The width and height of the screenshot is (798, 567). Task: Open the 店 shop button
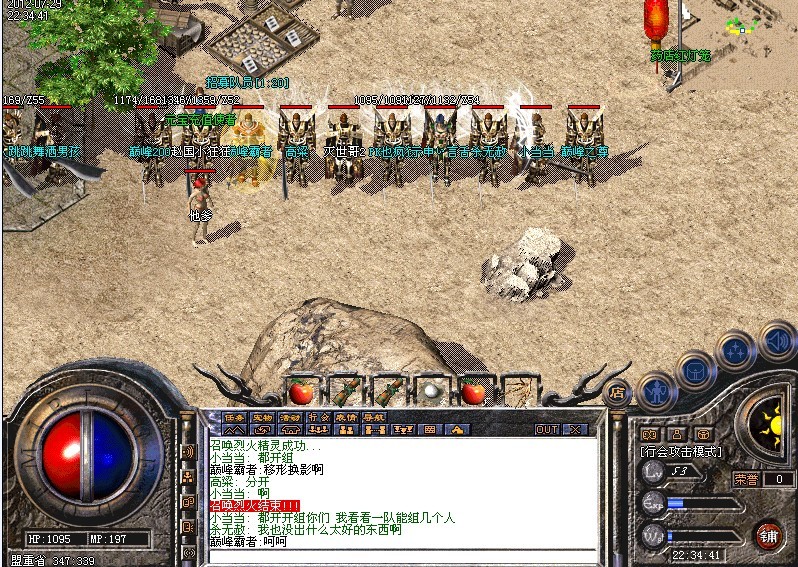[x=617, y=391]
